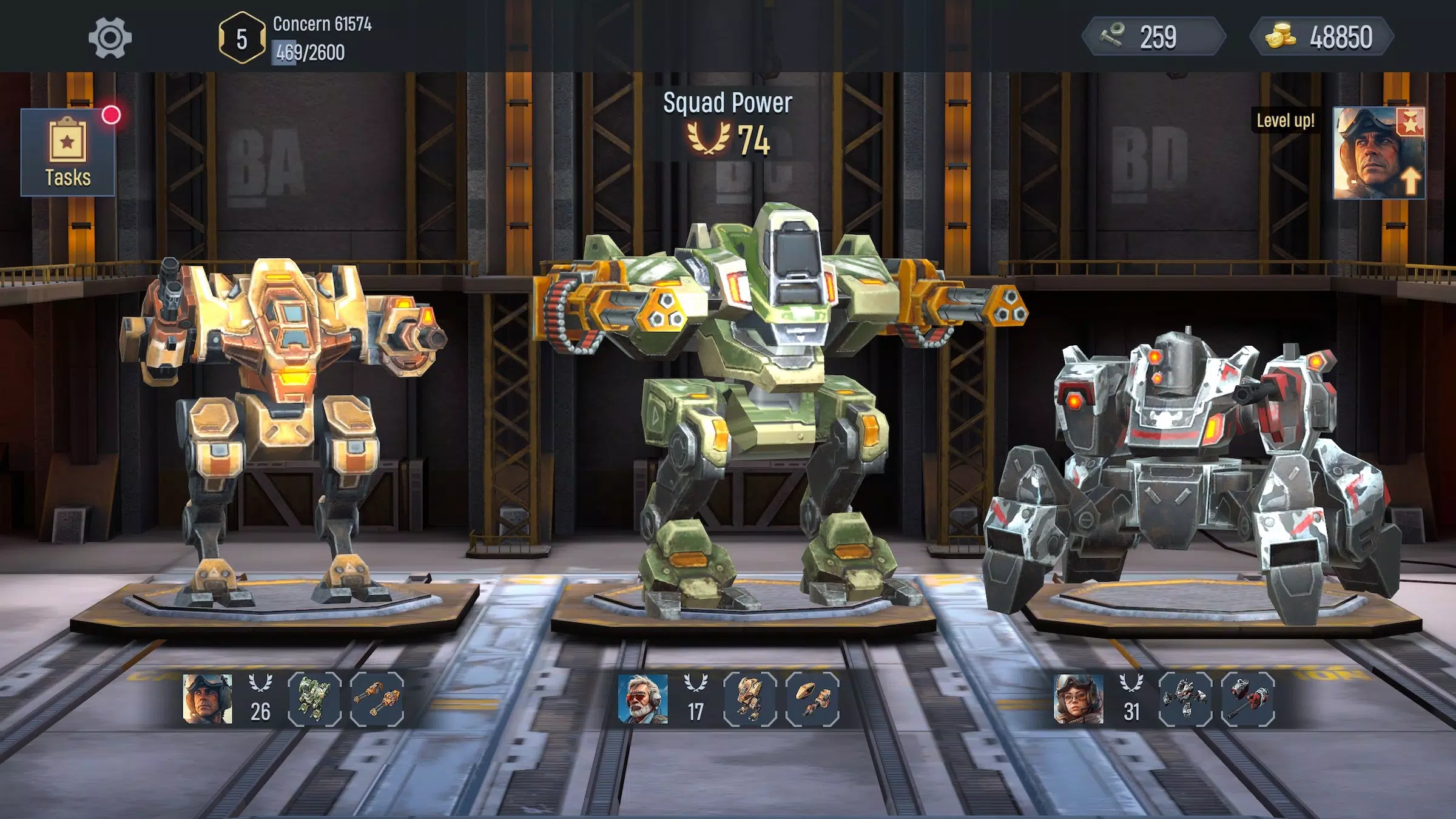This screenshot has width=1456, height=819.
Task: Open the bolts currency panel
Action: 1153,38
